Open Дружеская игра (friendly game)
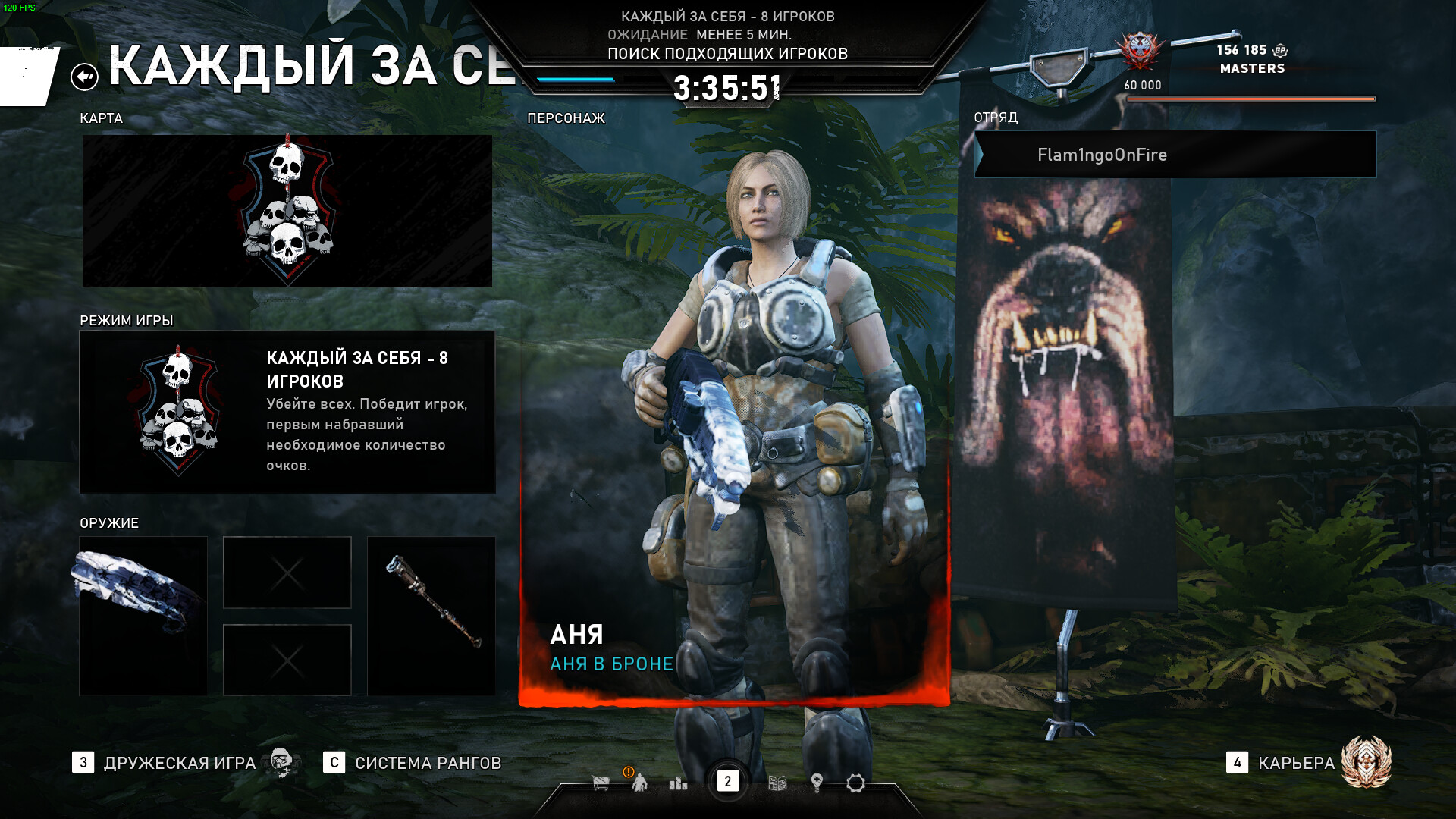Screen dimensions: 1456x819 tap(180, 763)
